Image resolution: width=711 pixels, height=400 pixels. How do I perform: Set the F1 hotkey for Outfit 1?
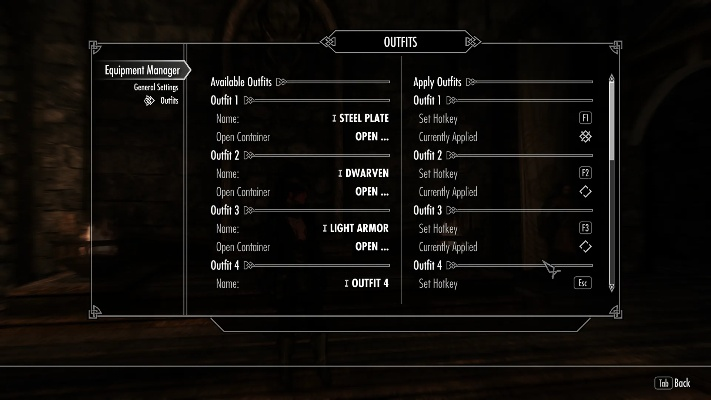585,118
